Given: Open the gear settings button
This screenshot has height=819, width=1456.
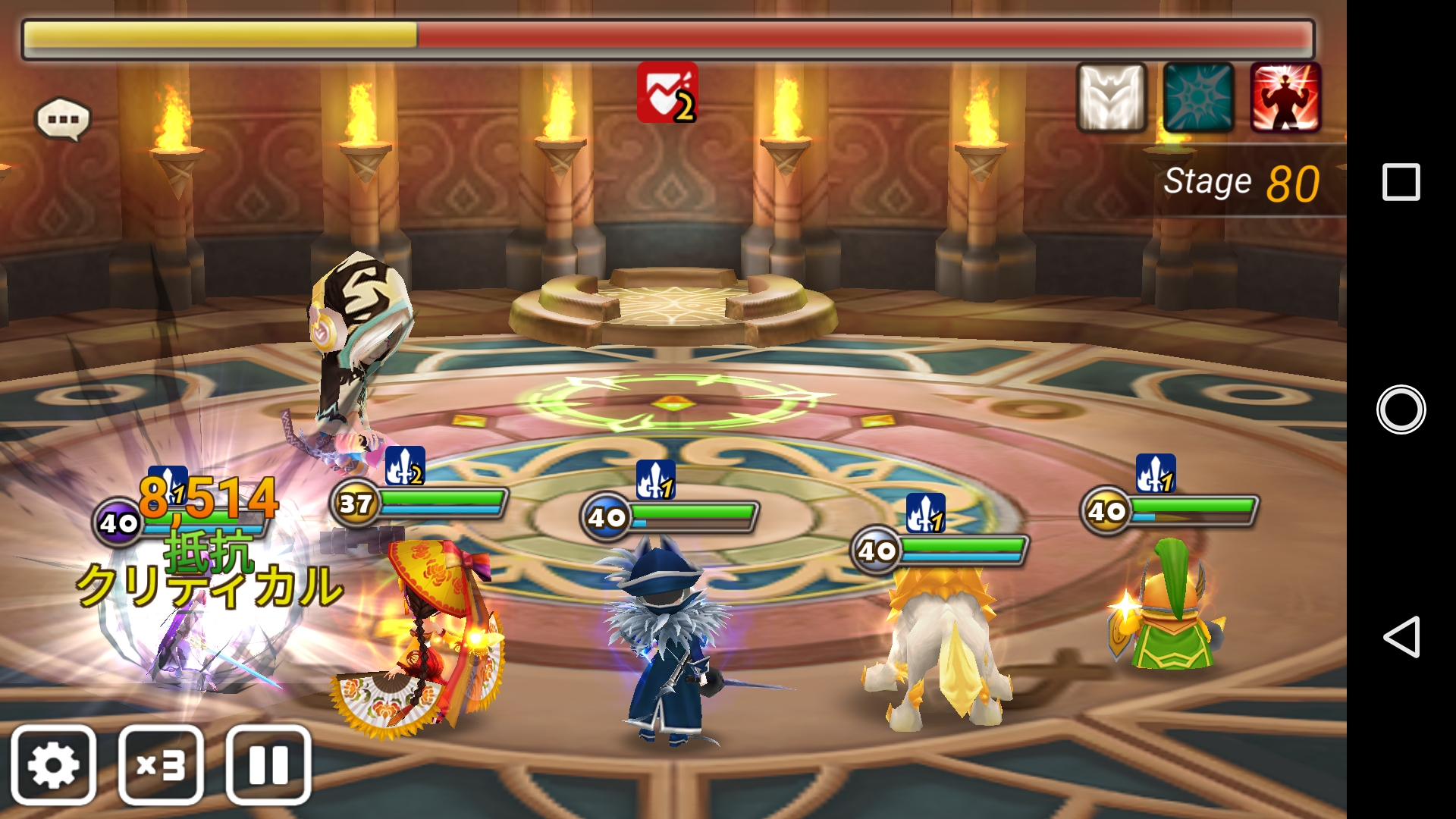Looking at the screenshot, I should [x=53, y=764].
